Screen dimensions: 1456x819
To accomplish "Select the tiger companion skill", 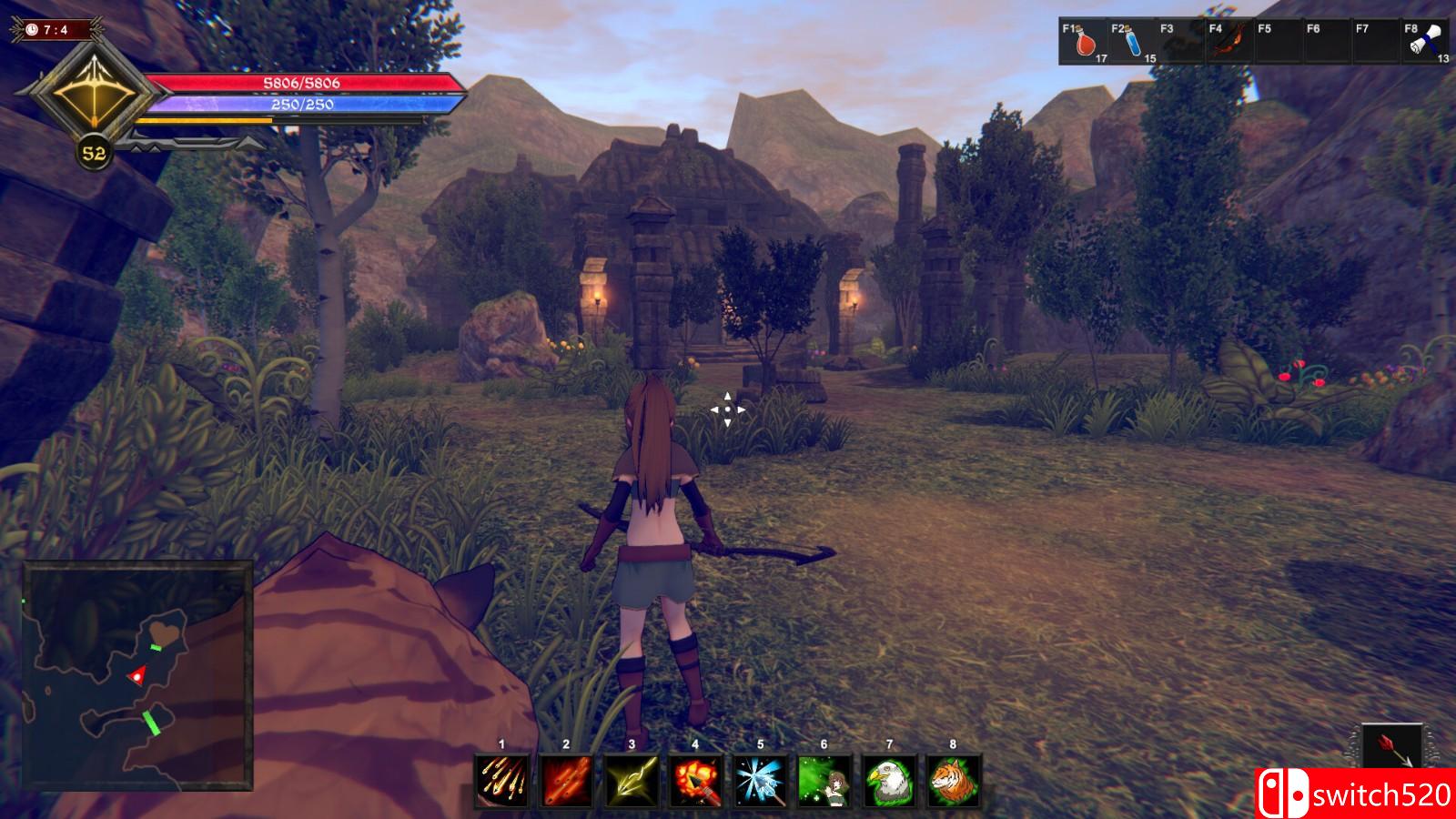I will click(x=953, y=781).
